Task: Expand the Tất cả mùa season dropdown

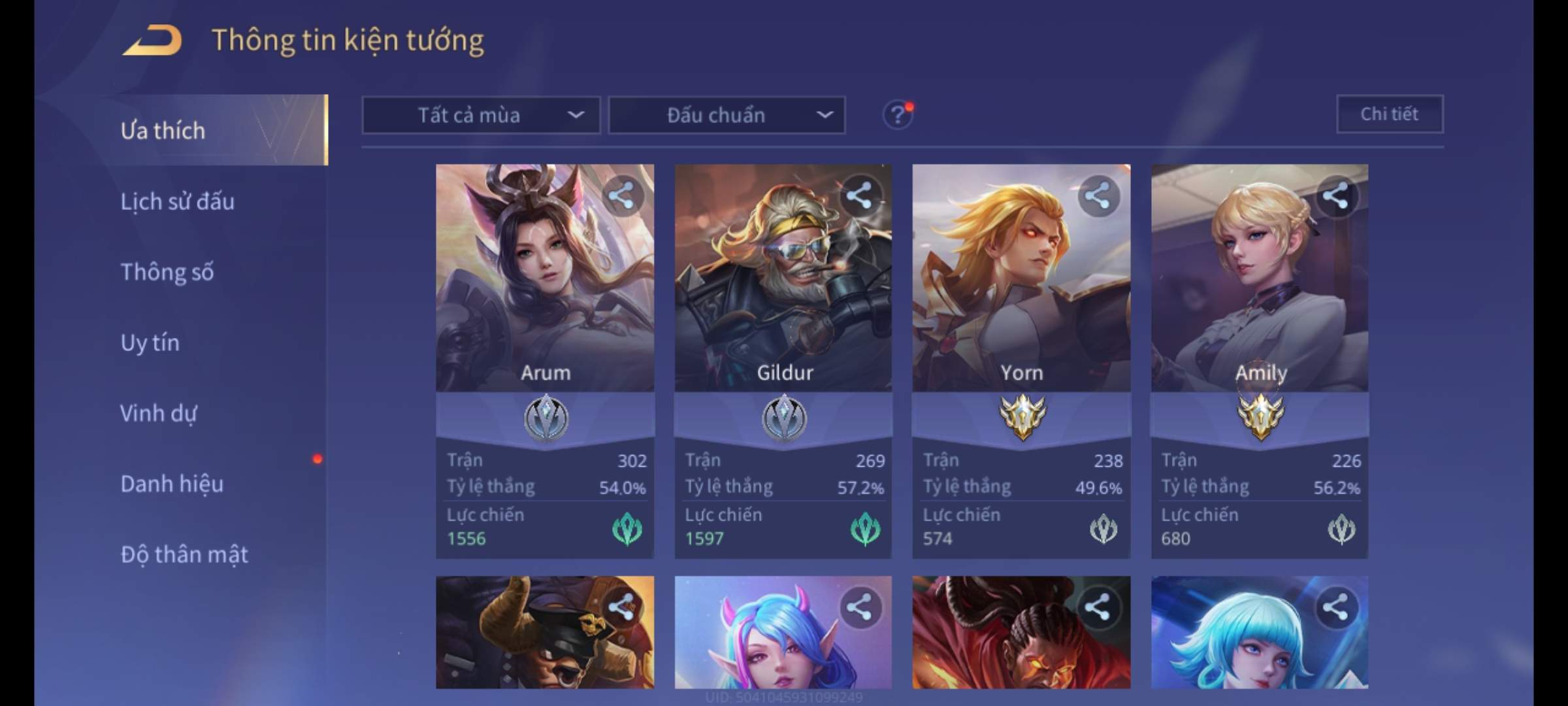Action: point(481,115)
